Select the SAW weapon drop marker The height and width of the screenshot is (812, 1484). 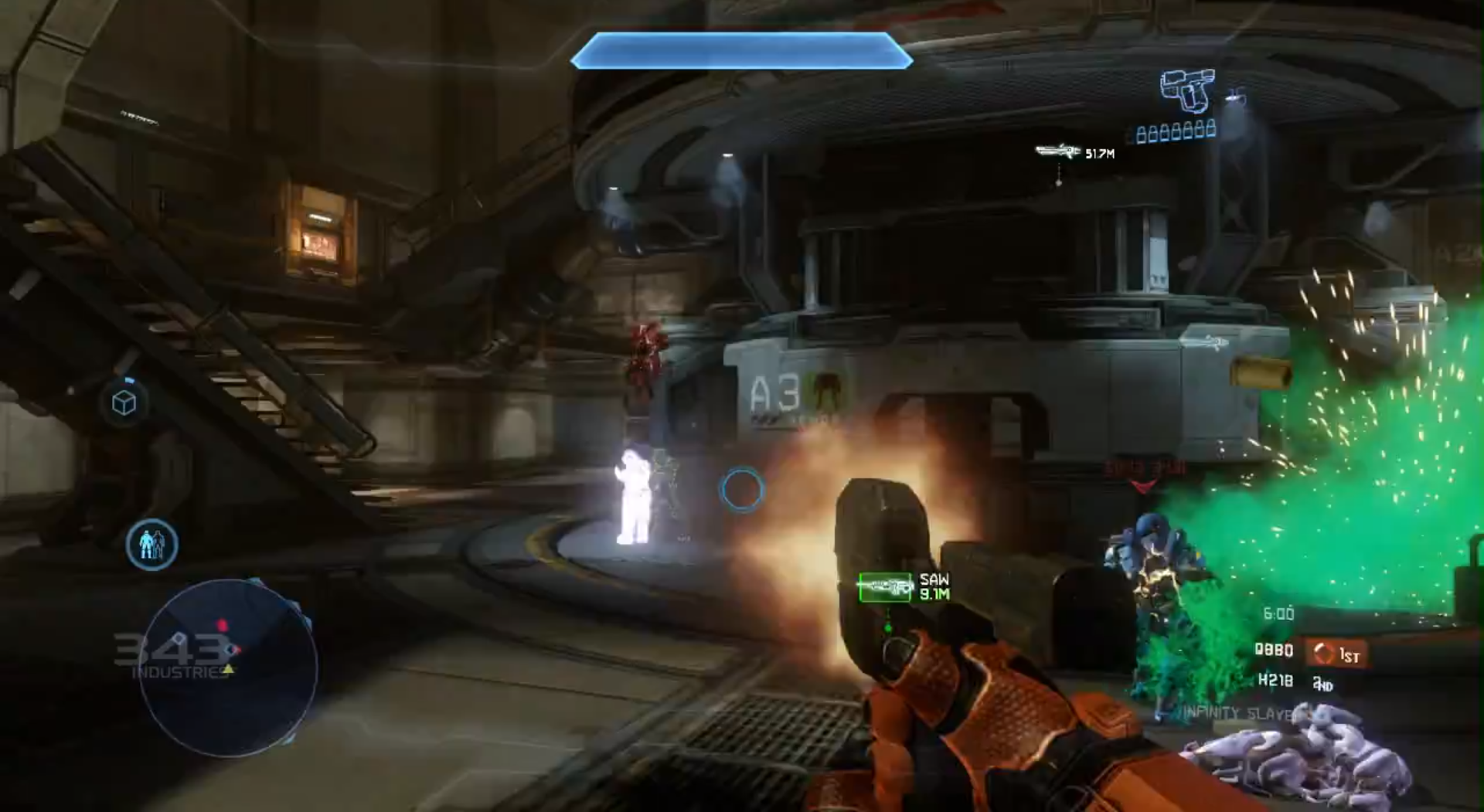(885, 587)
